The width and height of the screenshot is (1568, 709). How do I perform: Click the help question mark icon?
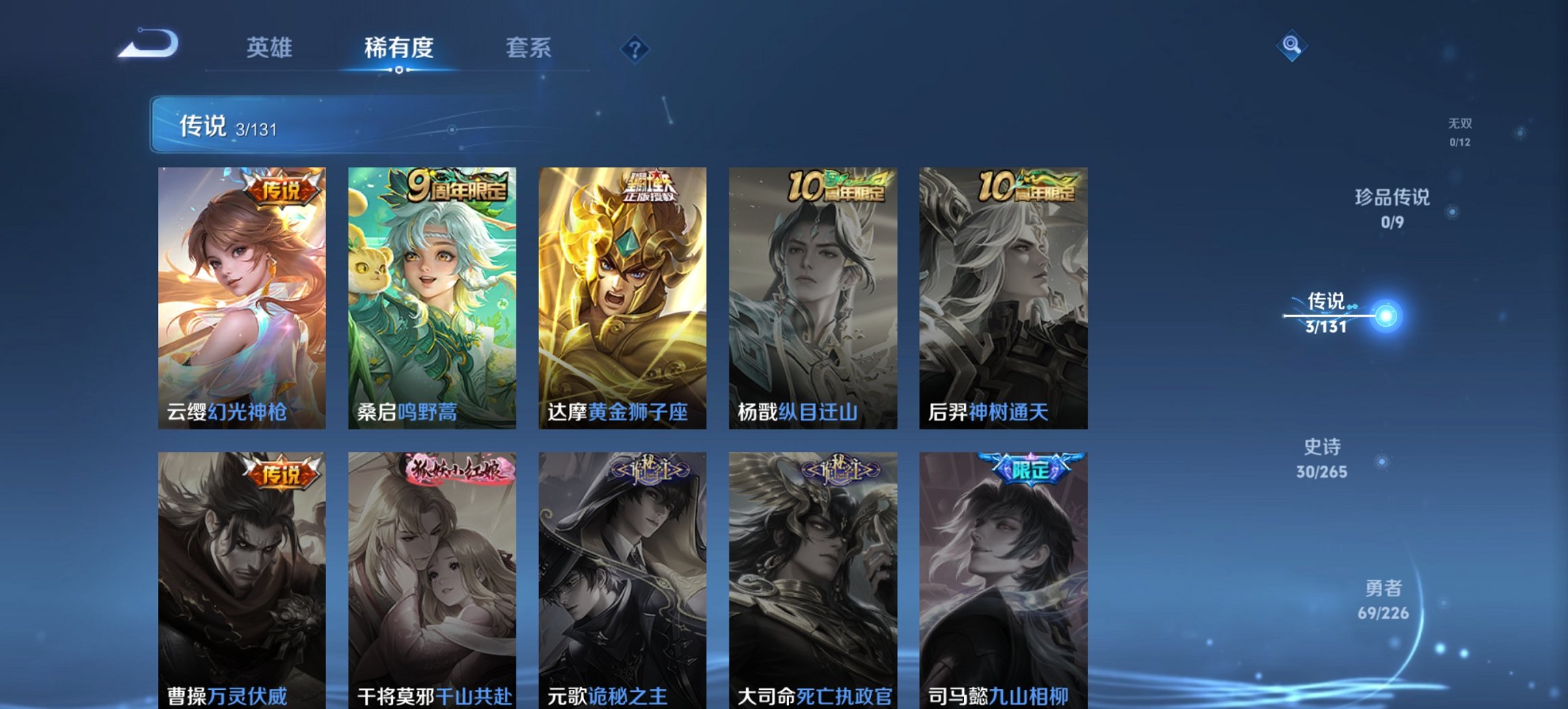pos(634,48)
